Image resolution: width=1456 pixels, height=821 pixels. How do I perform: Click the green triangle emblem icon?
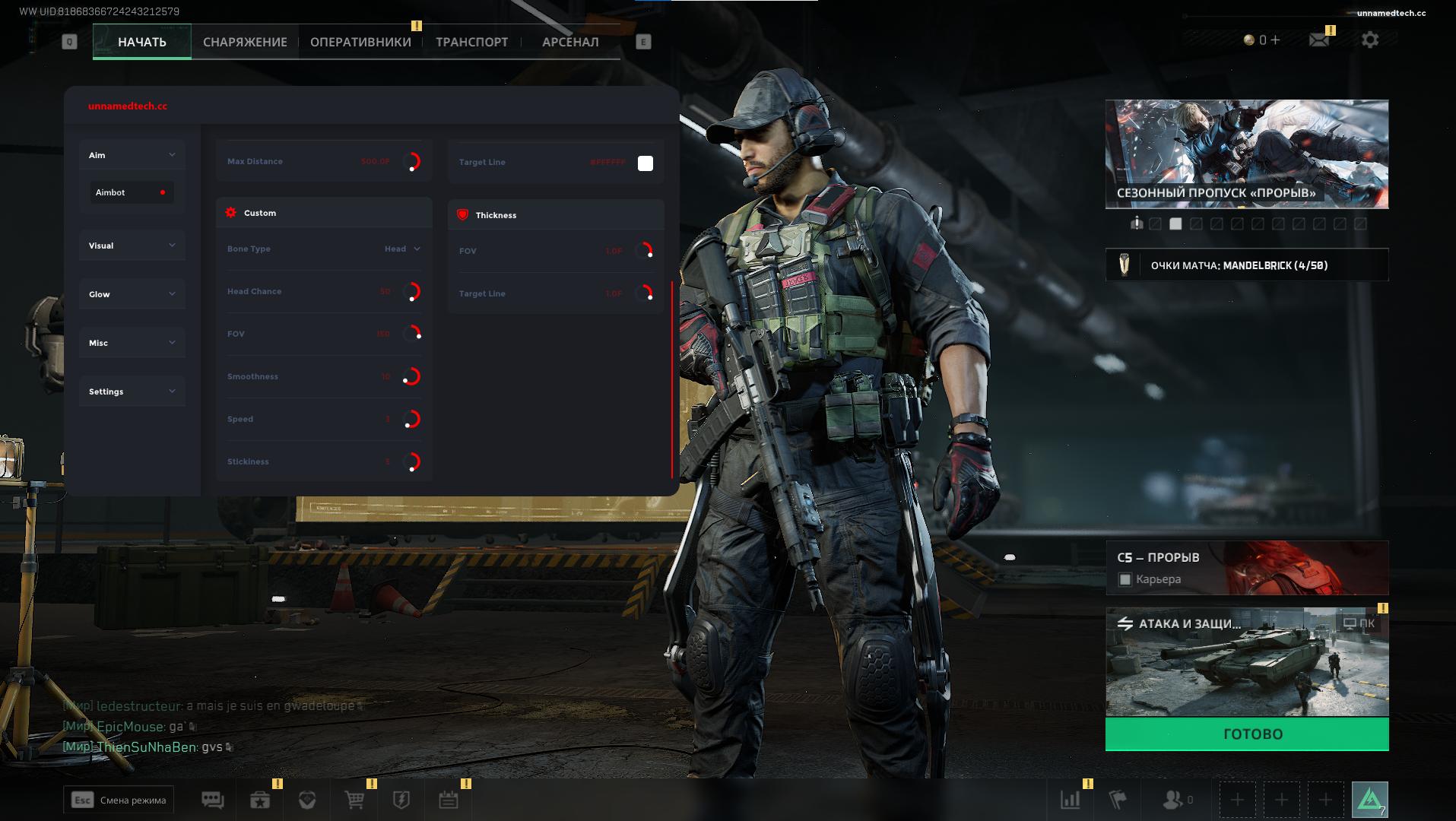pos(1369,800)
